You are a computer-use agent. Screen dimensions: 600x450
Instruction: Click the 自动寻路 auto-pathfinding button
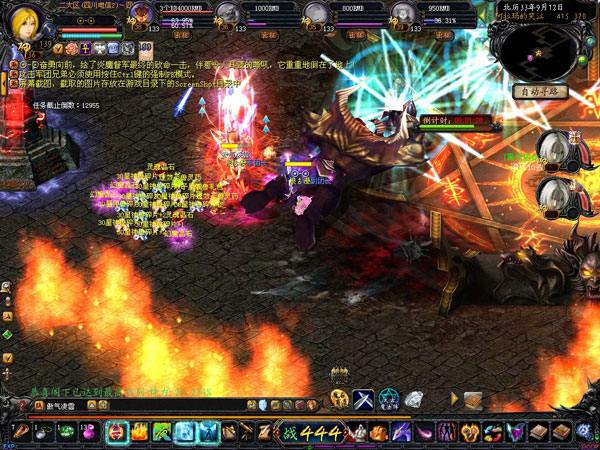pyautogui.click(x=541, y=92)
